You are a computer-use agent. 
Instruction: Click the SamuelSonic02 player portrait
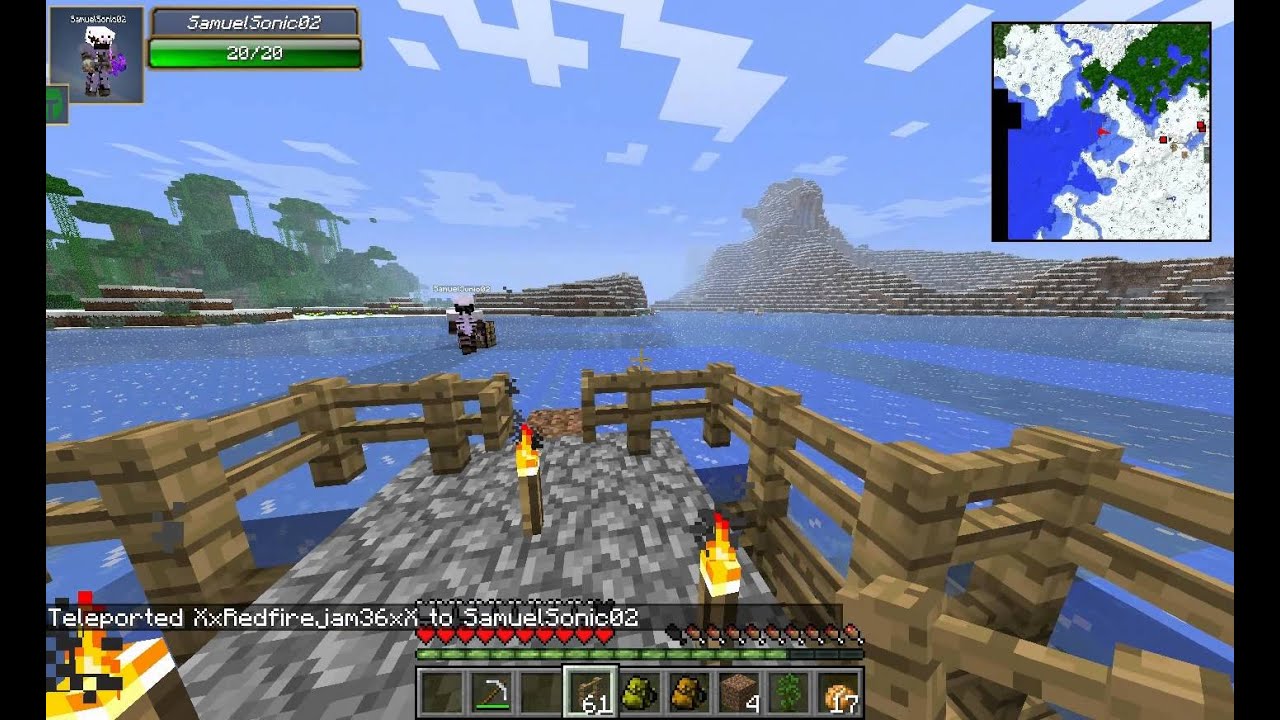tap(96, 56)
